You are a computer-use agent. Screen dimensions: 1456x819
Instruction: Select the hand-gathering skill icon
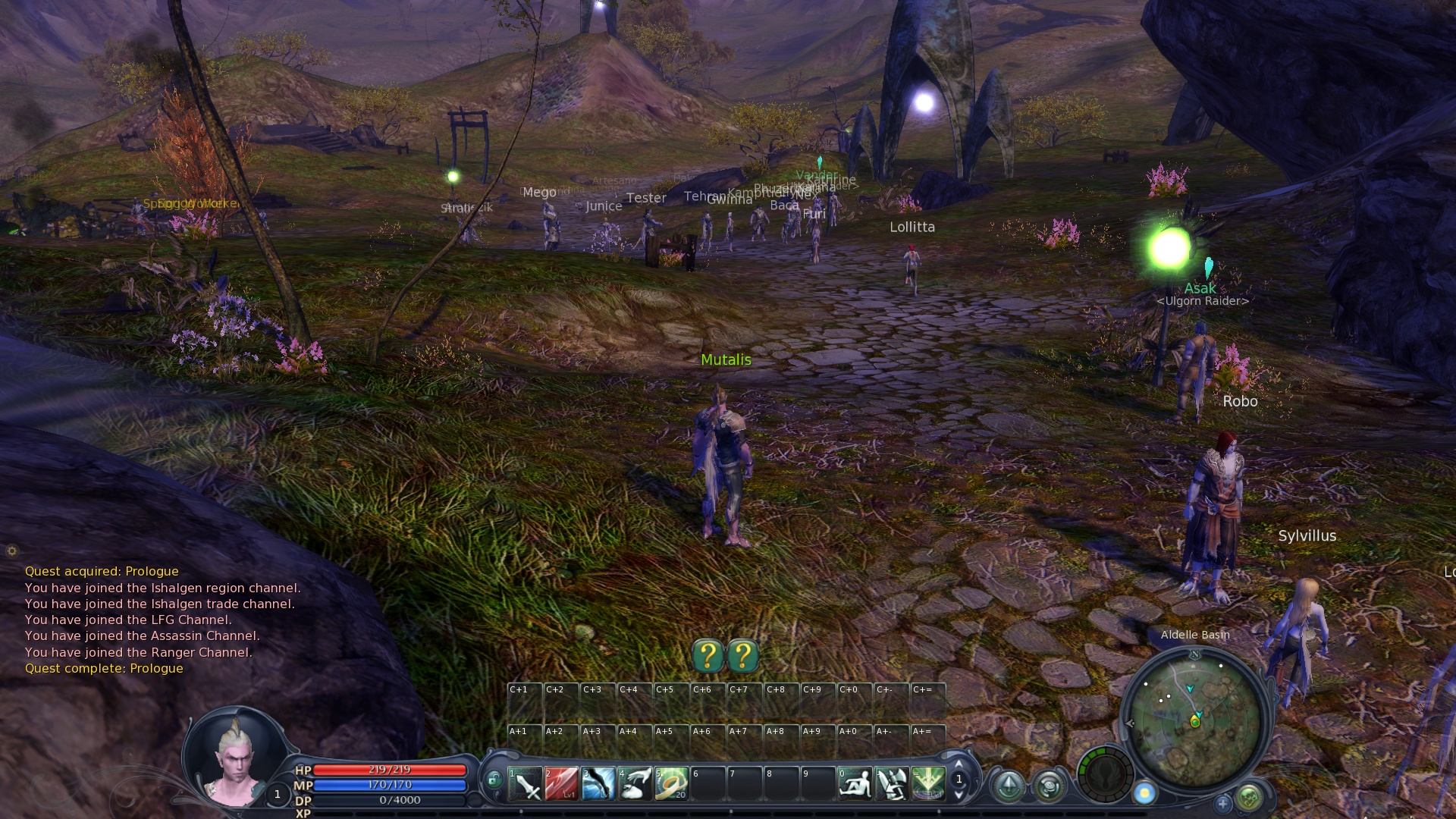point(635,784)
